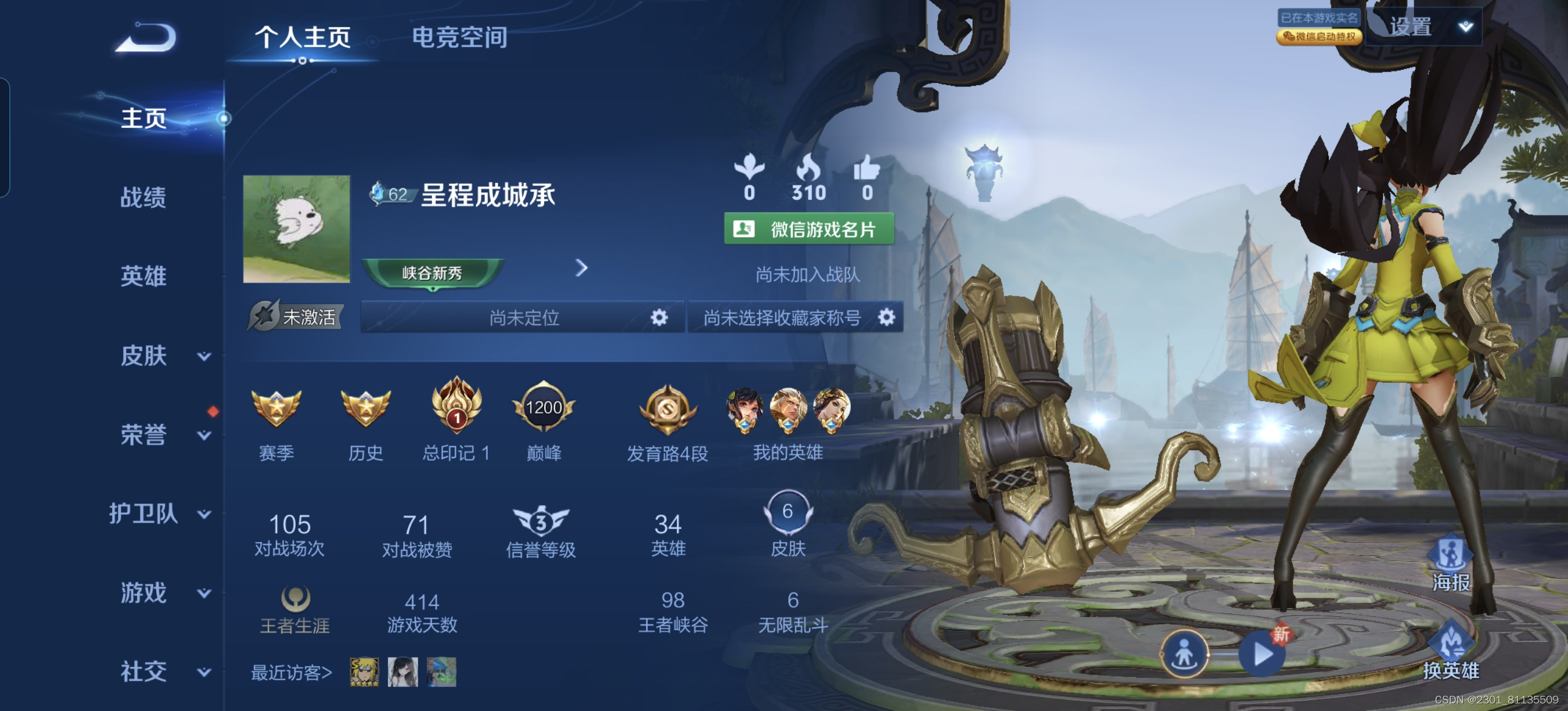Go back with the return arrow
Image resolution: width=1568 pixels, height=711 pixels.
click(x=146, y=38)
